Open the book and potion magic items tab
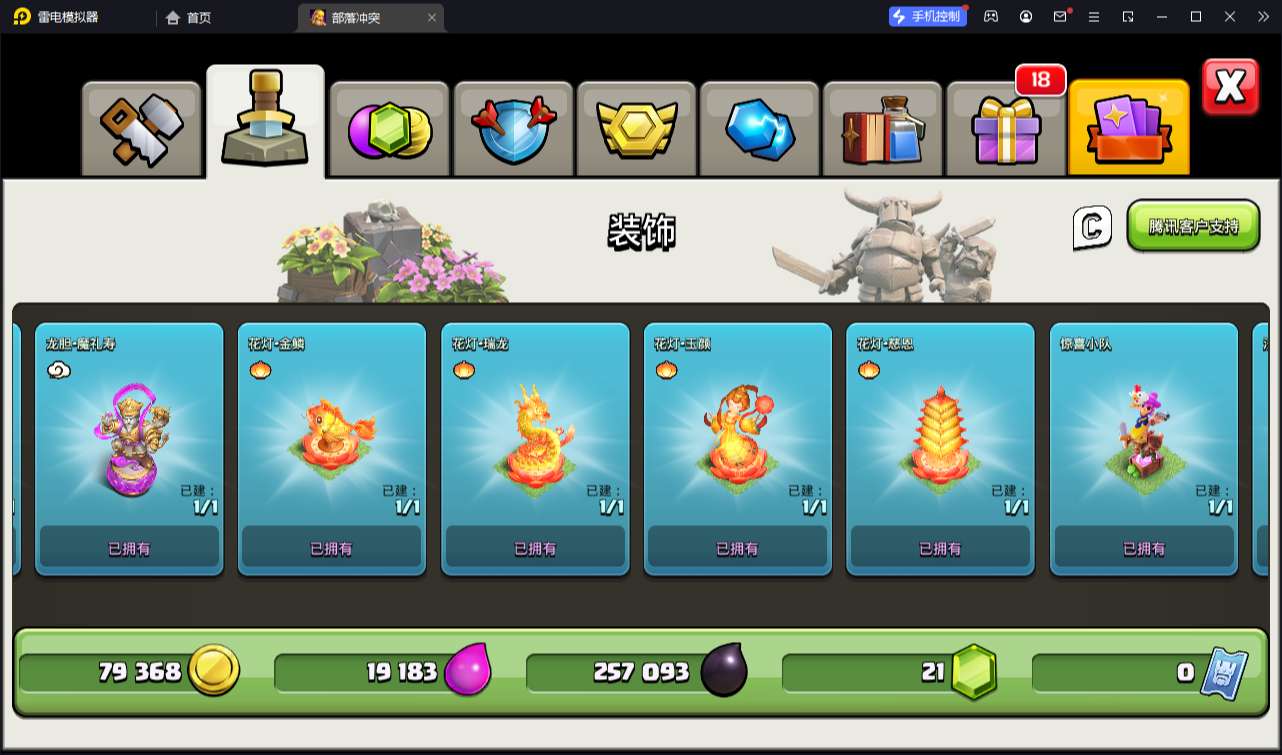Image resolution: width=1282 pixels, height=755 pixels. (883, 129)
